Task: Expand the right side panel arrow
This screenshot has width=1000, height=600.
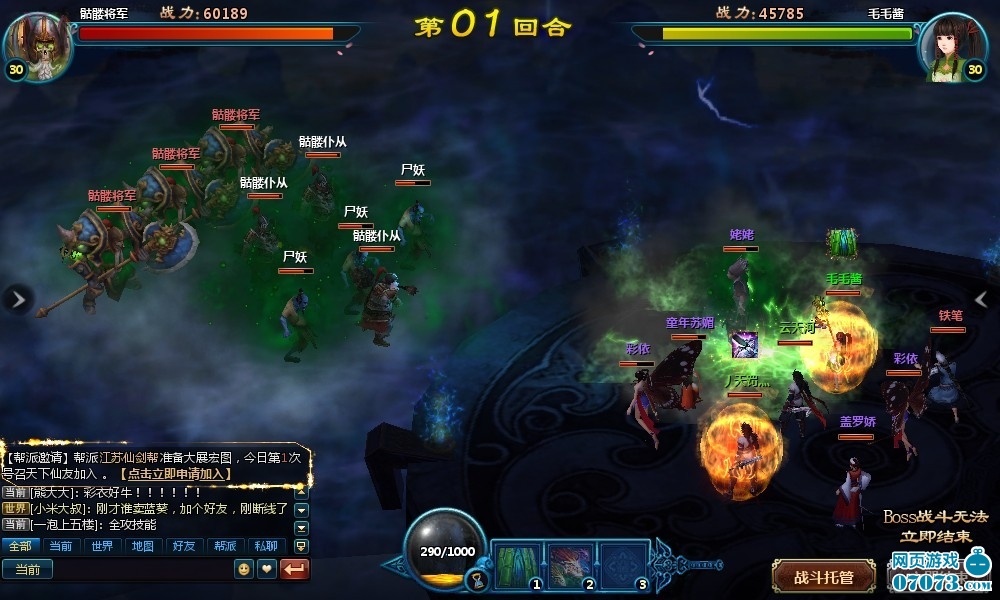Action: coord(981,298)
